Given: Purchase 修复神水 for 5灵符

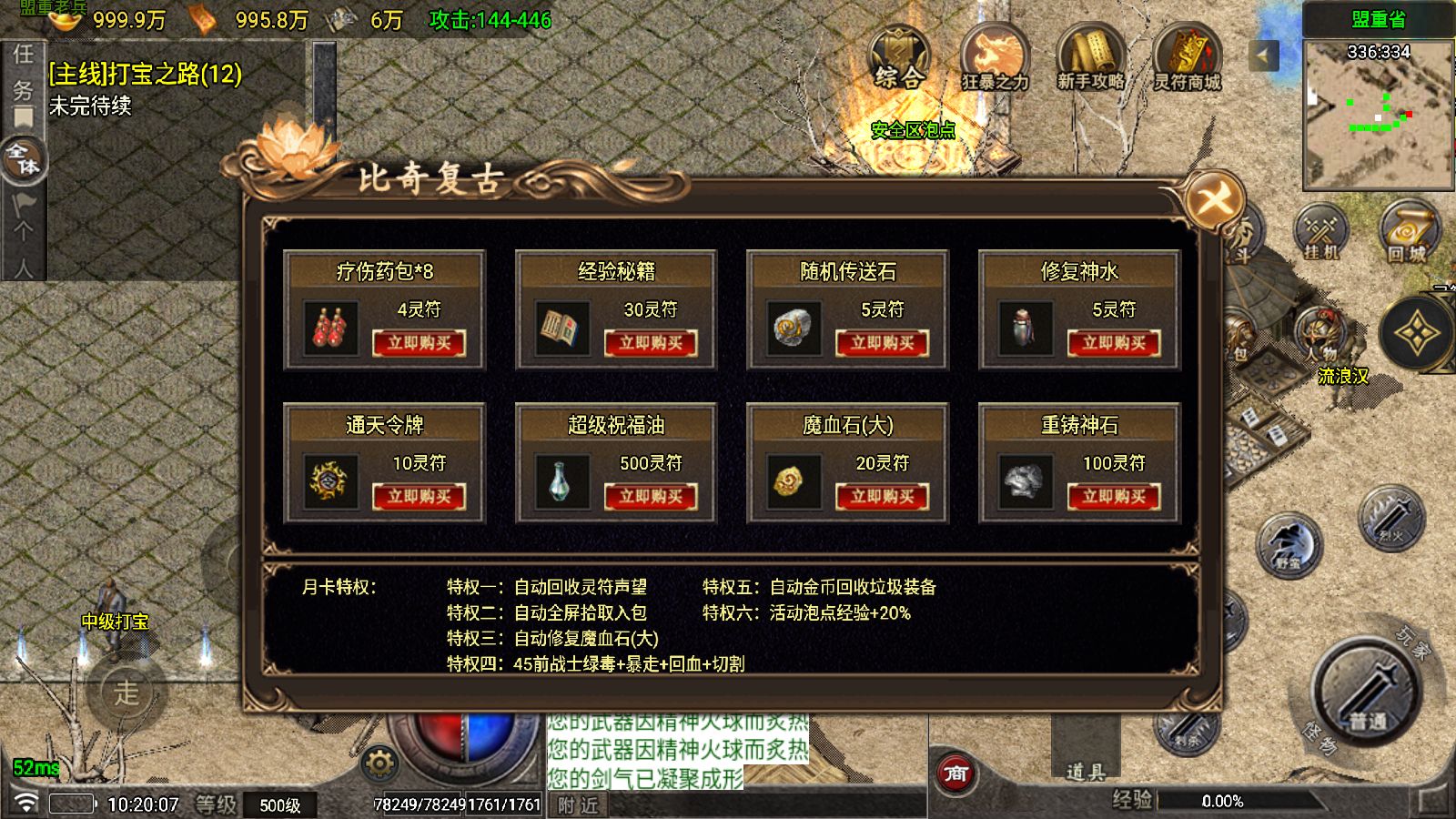Looking at the screenshot, I should (x=1114, y=343).
